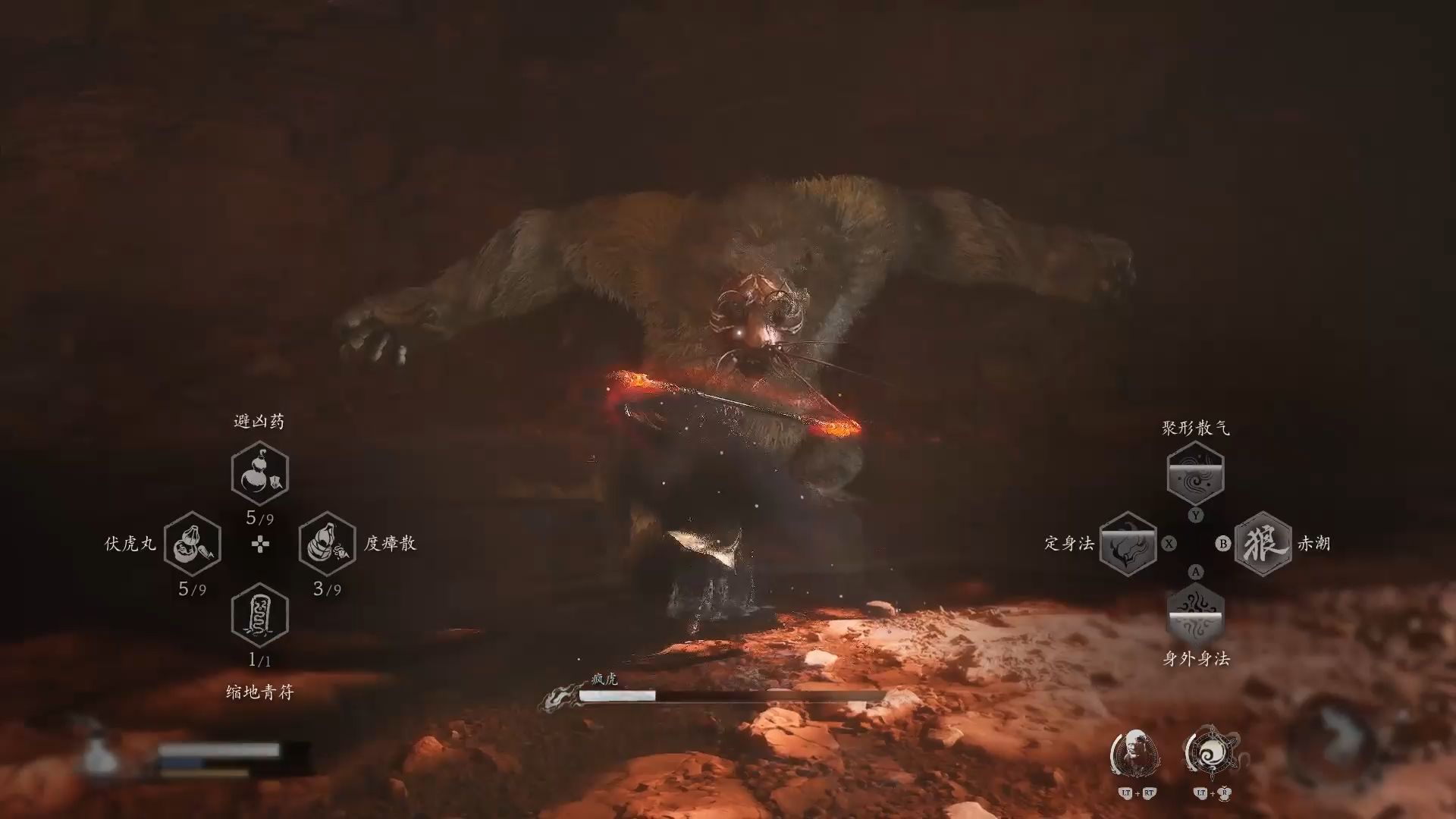
Task: Select the 避凶药 gourd medicine slot
Action: (x=259, y=473)
